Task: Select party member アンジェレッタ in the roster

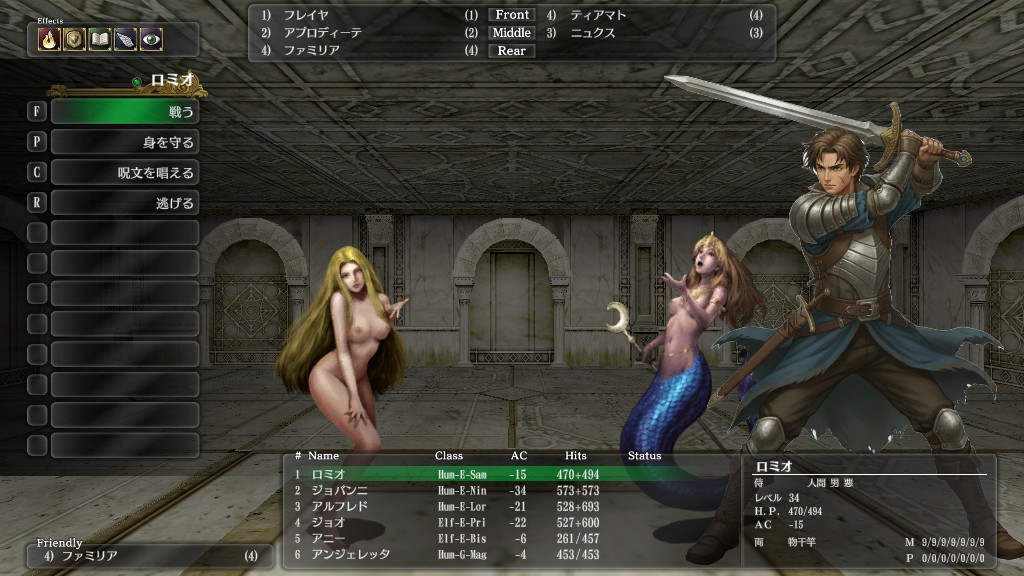Action: (x=350, y=554)
